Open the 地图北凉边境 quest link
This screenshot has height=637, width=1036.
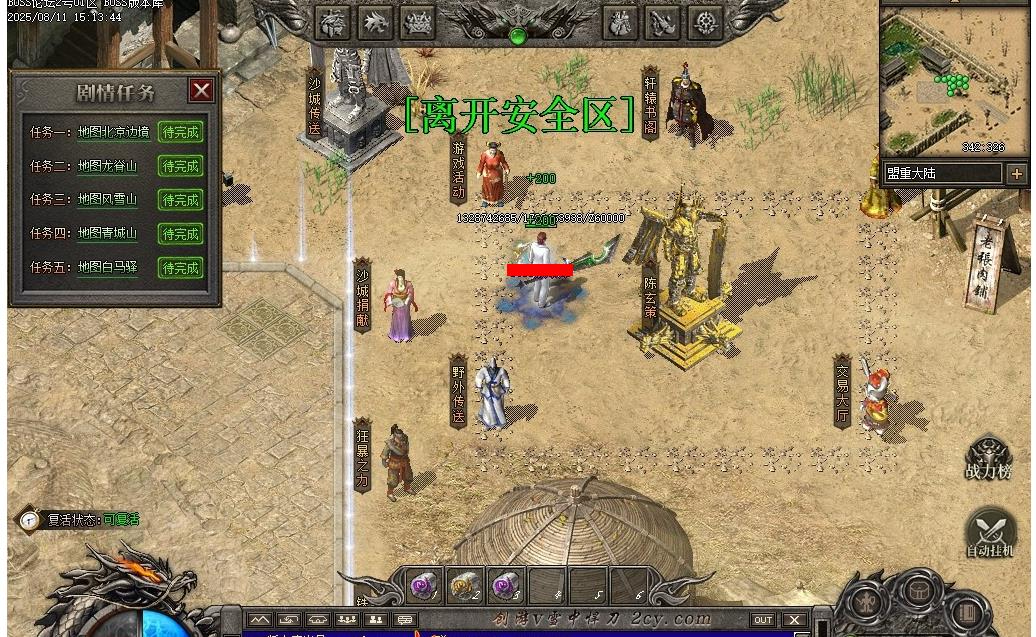click(114, 132)
